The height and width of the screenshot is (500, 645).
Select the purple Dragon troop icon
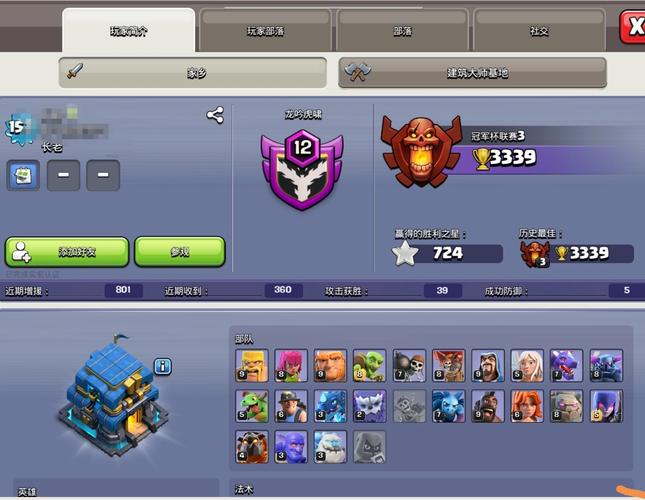(566, 366)
